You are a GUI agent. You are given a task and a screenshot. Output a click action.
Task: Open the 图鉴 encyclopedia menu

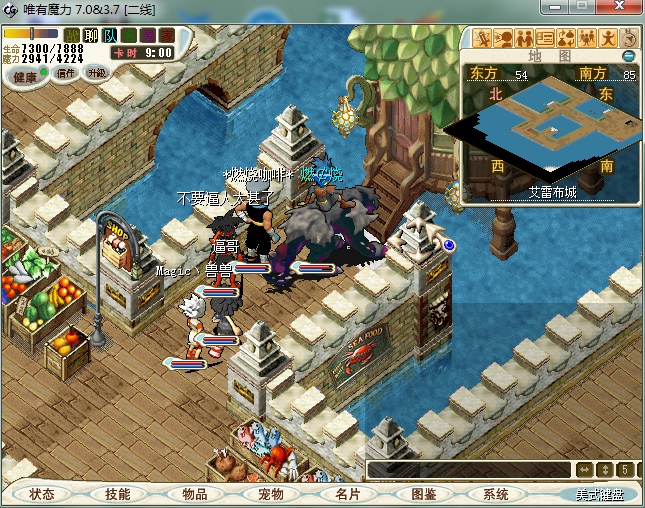click(422, 494)
